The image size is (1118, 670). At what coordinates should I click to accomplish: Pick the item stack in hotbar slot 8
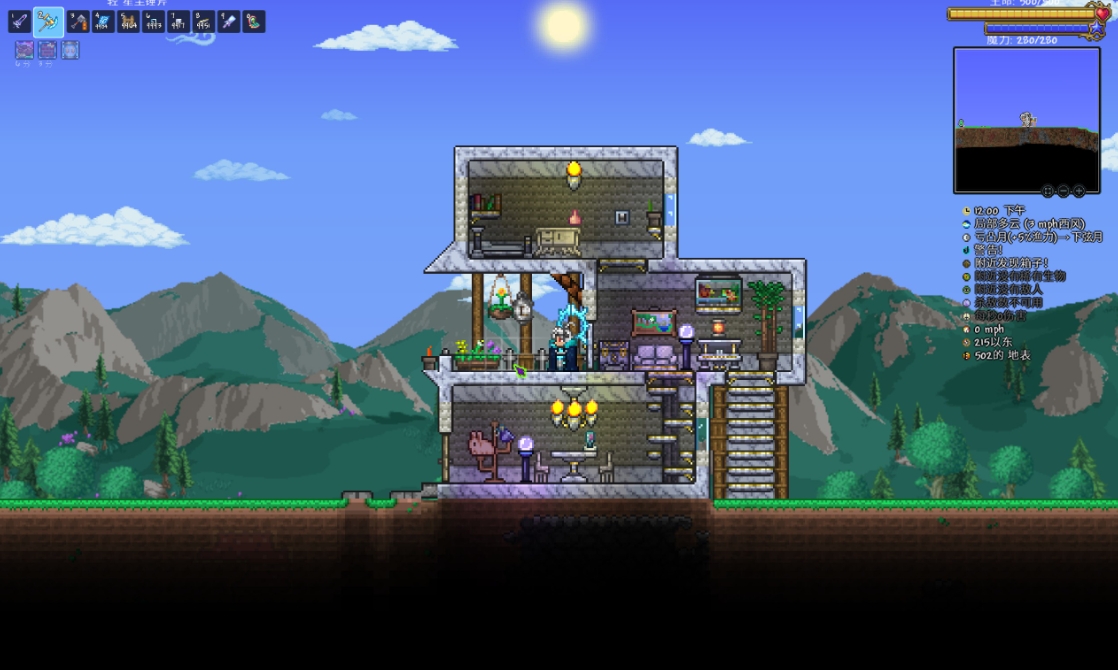pos(203,21)
